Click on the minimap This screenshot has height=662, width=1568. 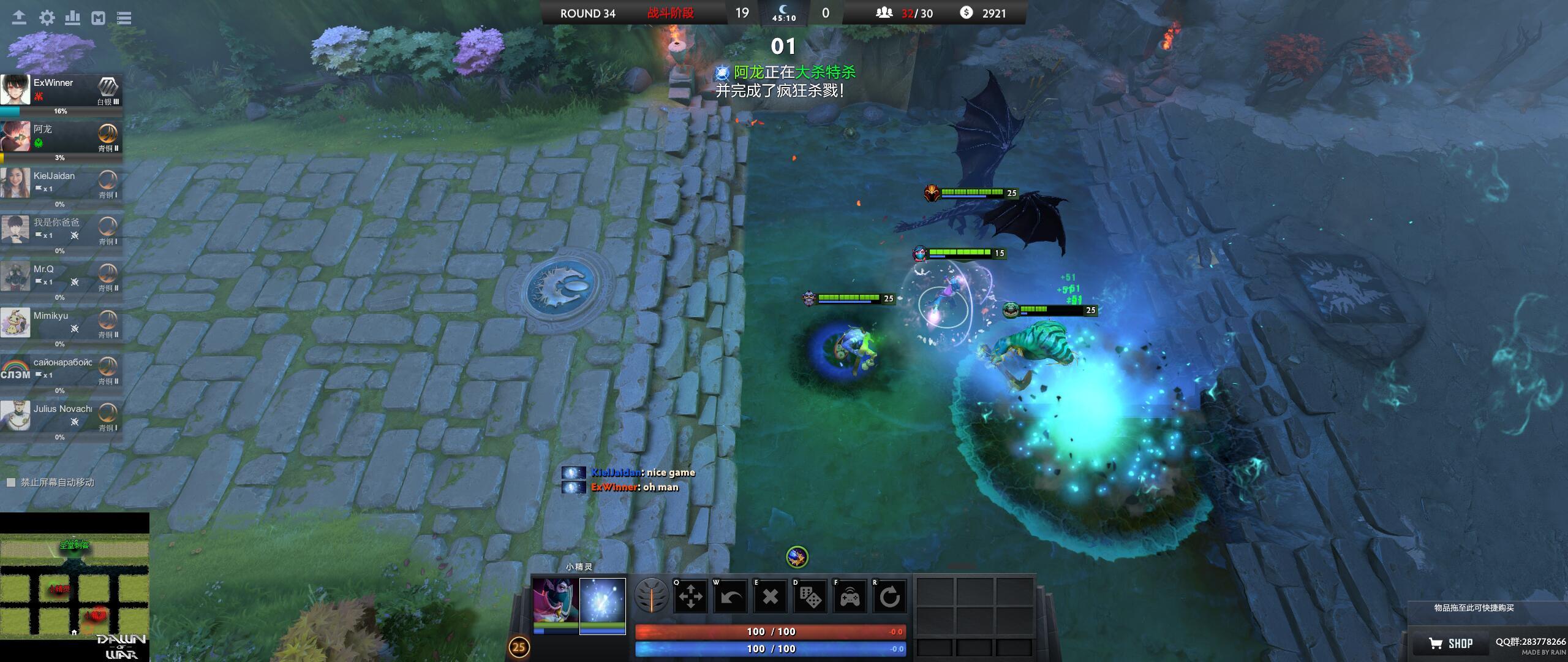(x=74, y=585)
